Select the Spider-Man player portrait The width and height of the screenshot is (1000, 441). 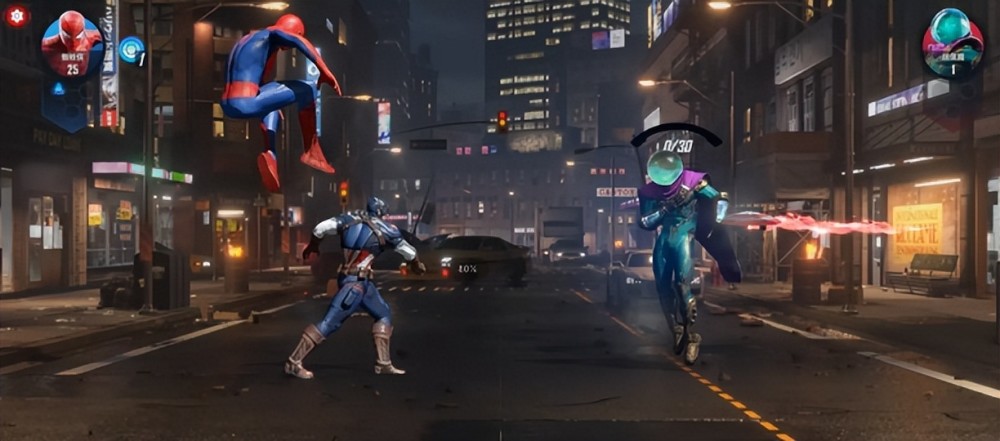coord(72,42)
